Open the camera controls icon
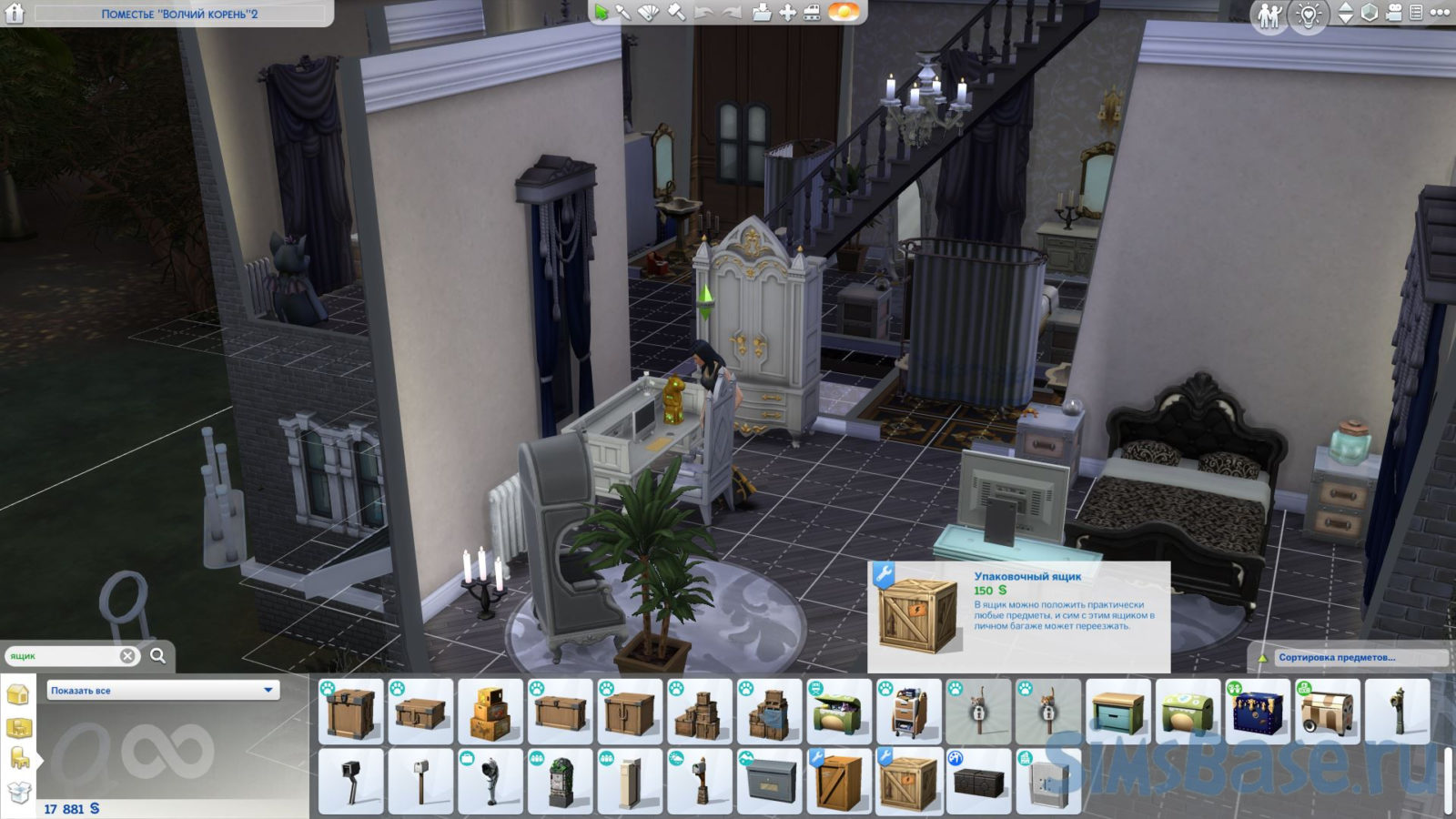The height and width of the screenshot is (819, 1456). (1394, 13)
